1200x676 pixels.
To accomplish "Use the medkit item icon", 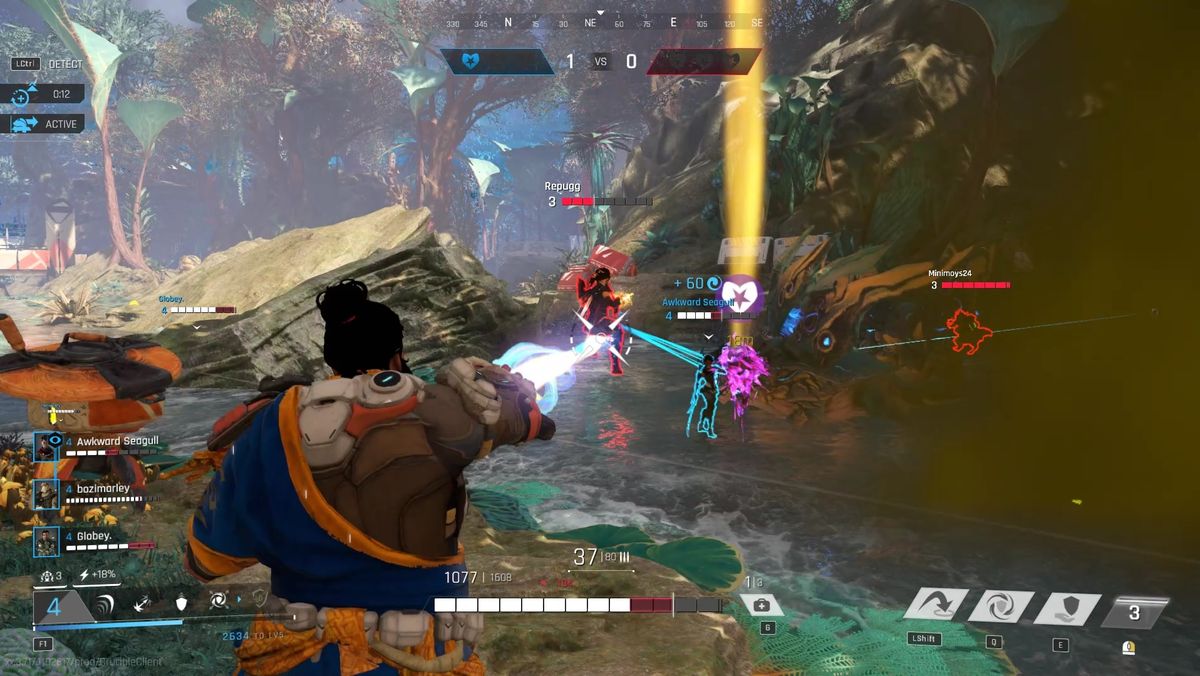I will [761, 605].
